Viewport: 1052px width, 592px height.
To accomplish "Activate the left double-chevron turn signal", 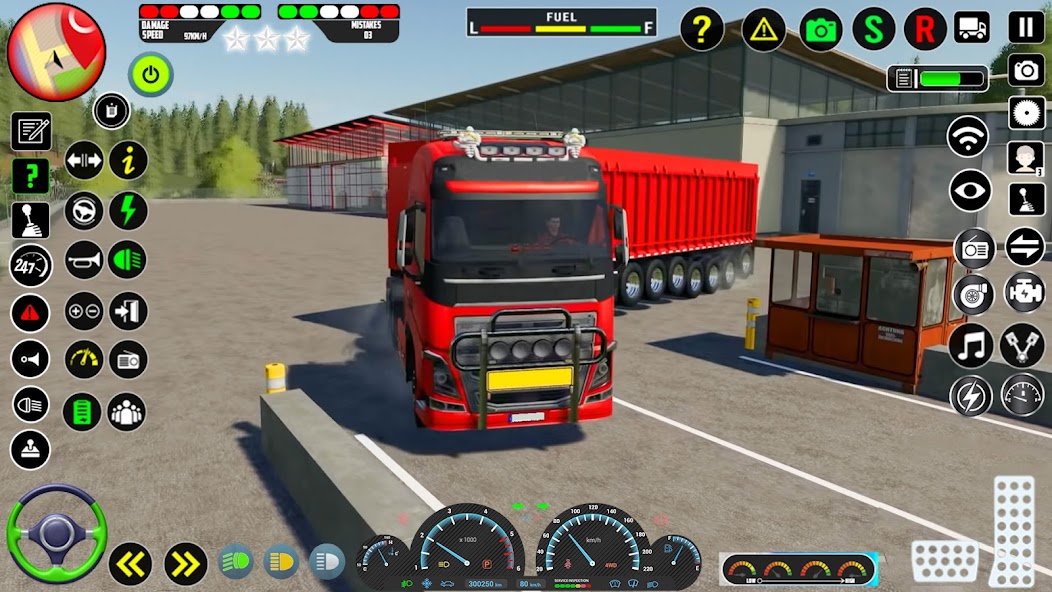I will (x=130, y=564).
